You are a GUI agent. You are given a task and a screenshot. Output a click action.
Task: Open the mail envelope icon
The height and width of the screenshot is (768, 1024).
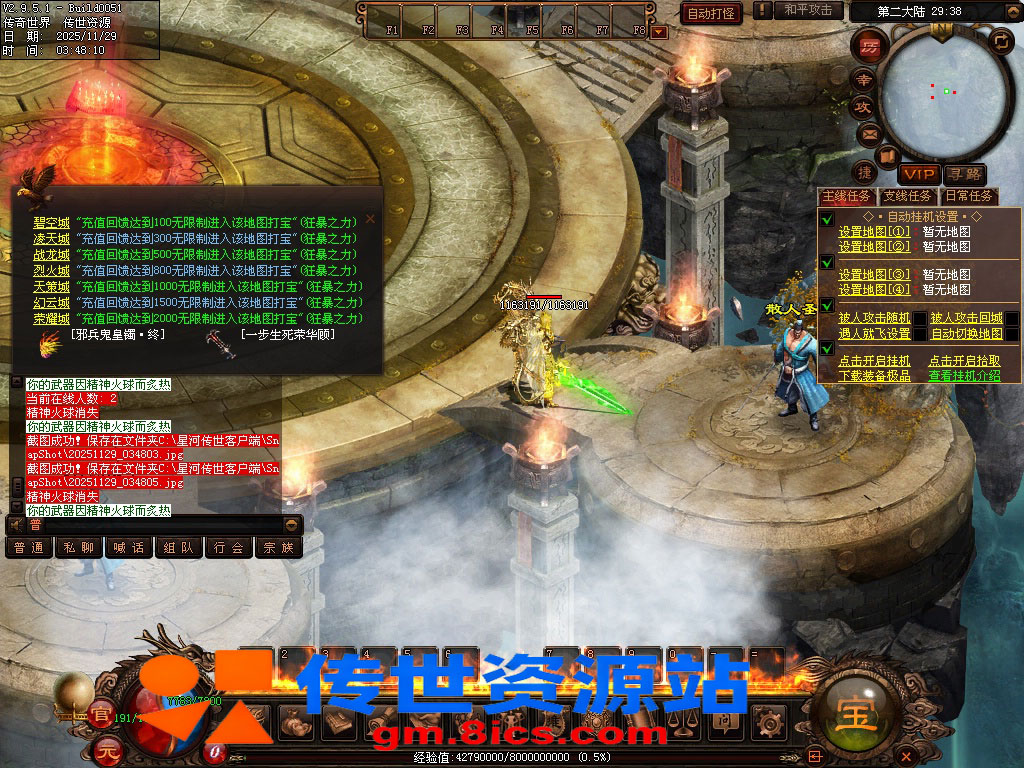(x=869, y=133)
